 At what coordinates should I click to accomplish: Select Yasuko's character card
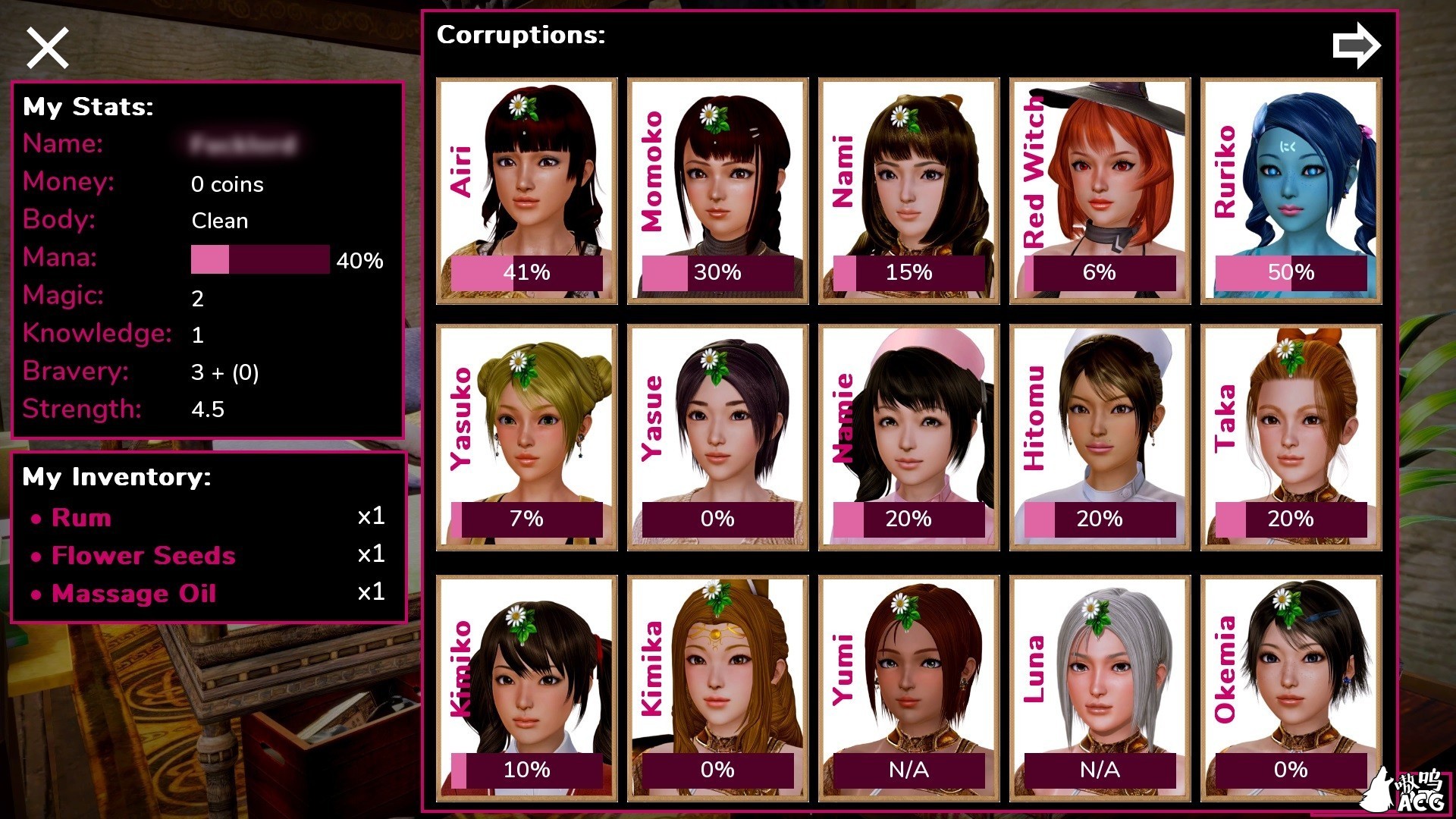[527, 437]
